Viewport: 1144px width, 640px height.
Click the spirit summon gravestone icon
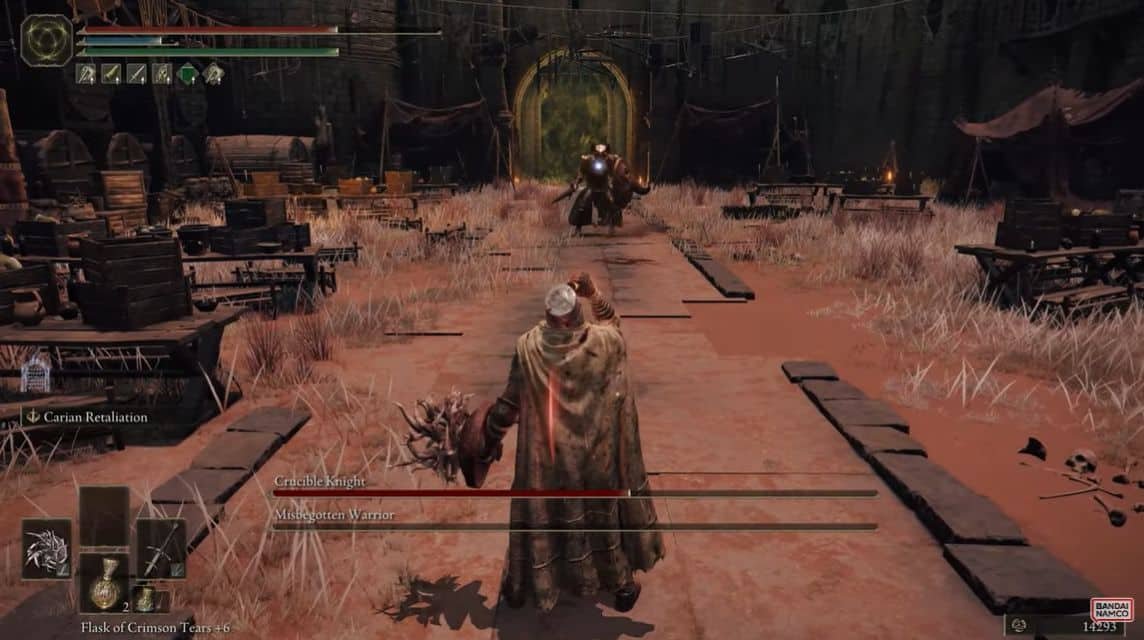click(36, 374)
